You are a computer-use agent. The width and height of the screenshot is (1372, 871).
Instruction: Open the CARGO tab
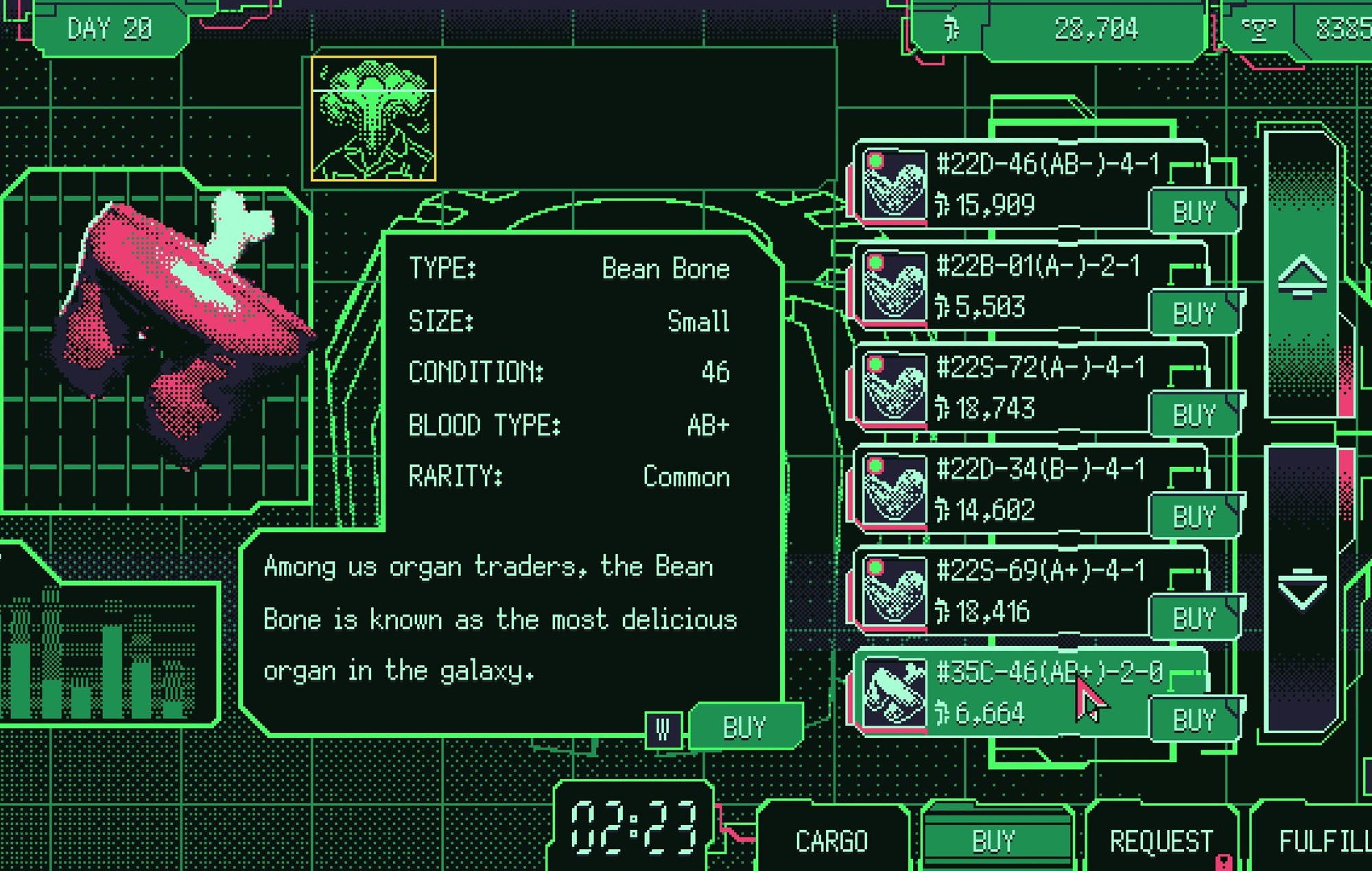(x=831, y=841)
